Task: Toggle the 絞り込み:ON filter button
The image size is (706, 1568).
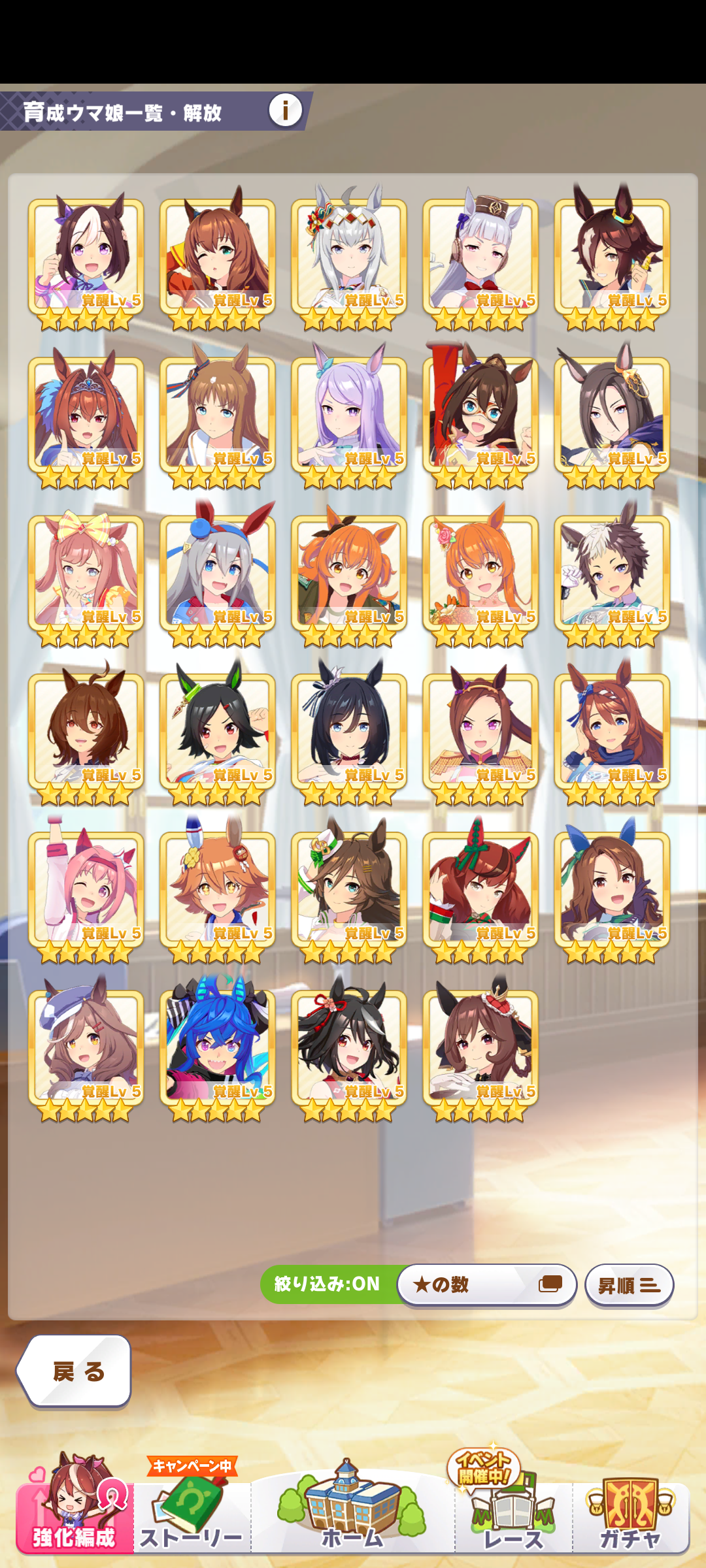Action: coord(328,1284)
